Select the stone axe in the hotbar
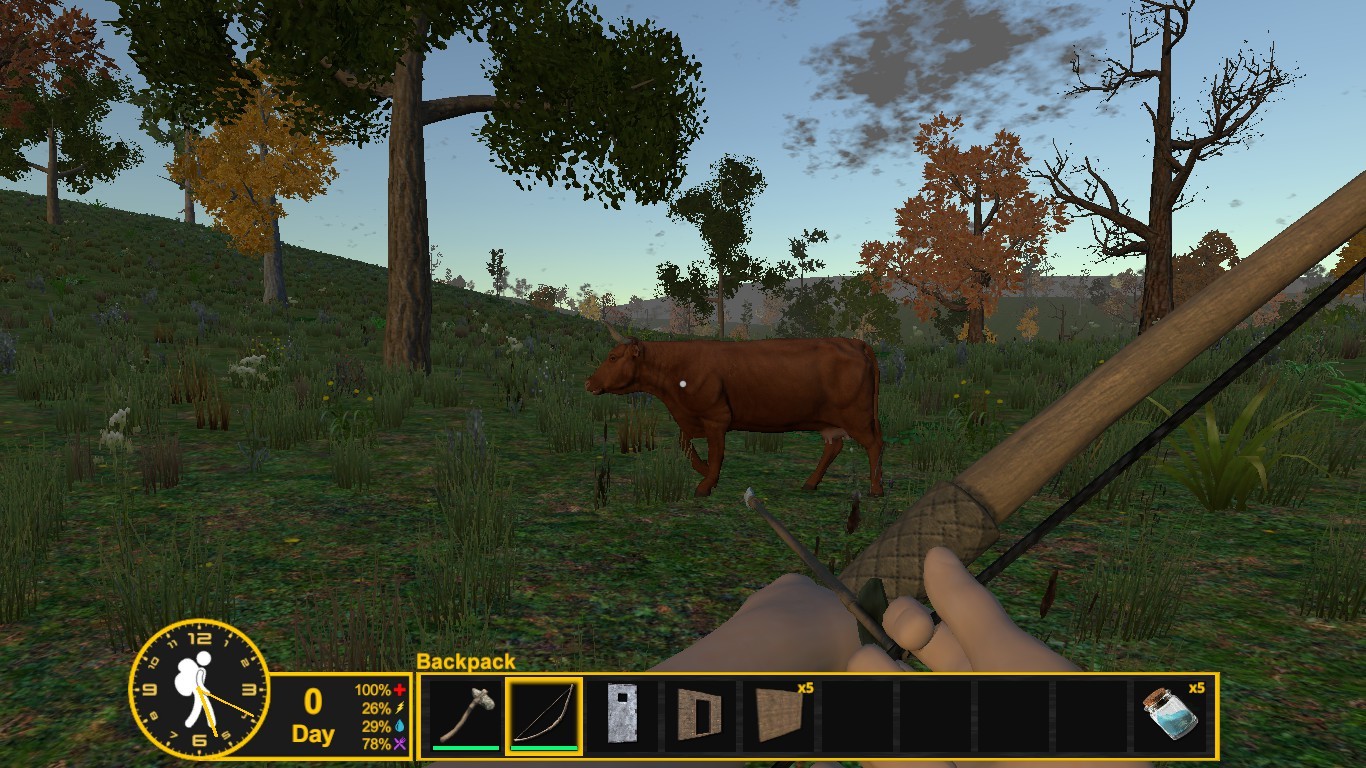This screenshot has height=768, width=1366. coord(464,713)
